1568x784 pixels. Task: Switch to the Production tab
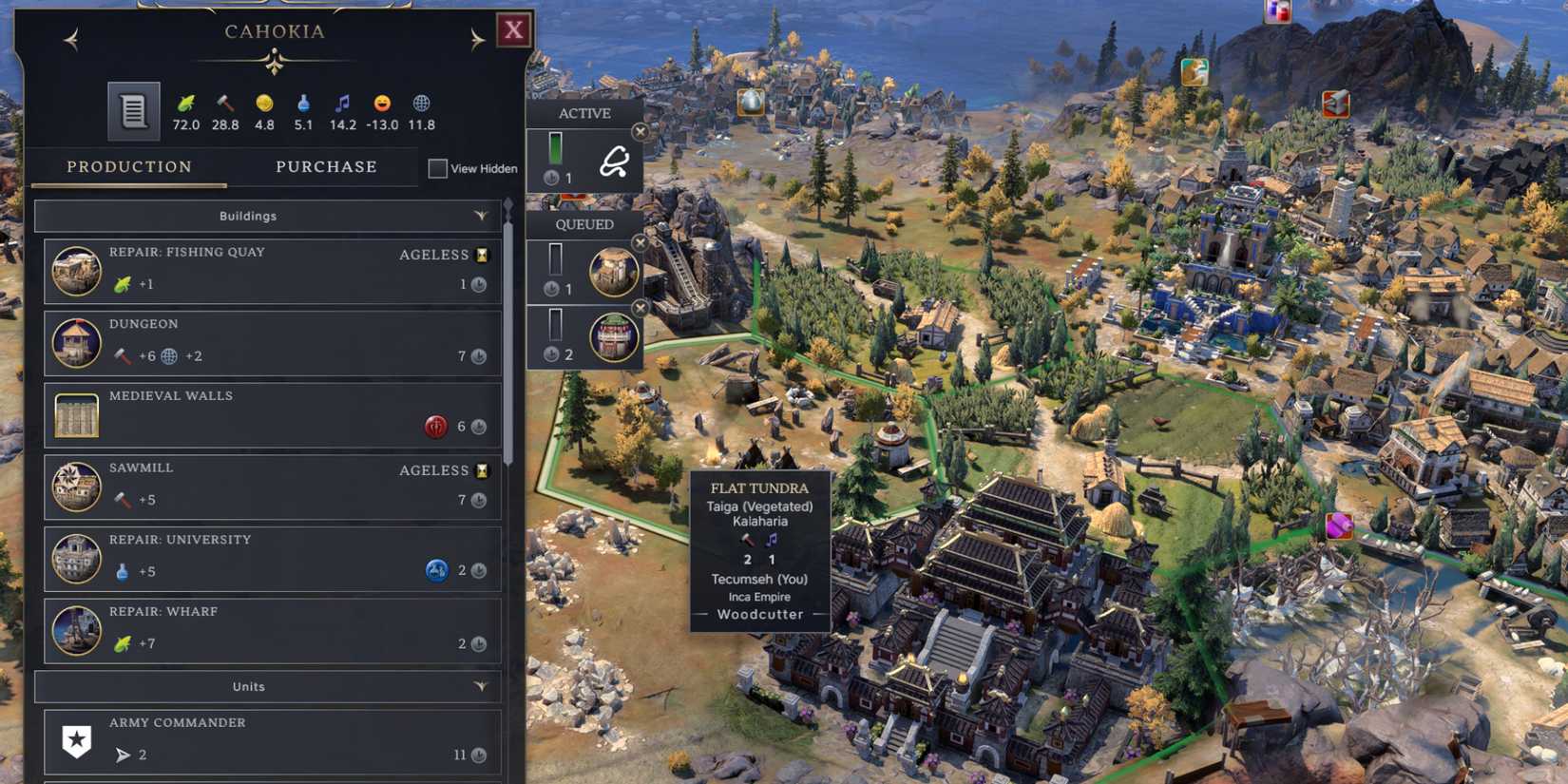(129, 167)
